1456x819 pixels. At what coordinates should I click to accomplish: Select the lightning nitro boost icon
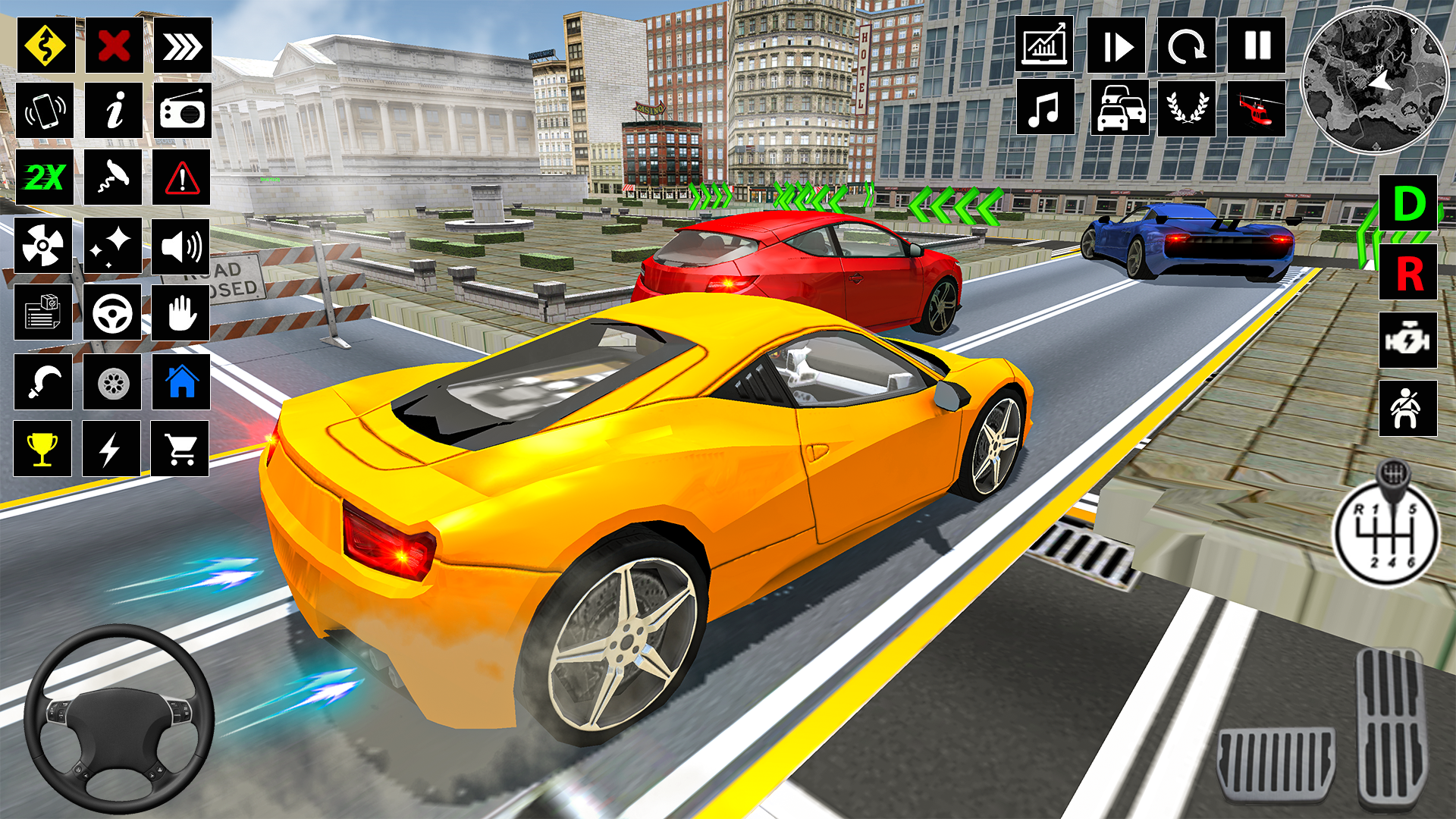click(x=112, y=447)
